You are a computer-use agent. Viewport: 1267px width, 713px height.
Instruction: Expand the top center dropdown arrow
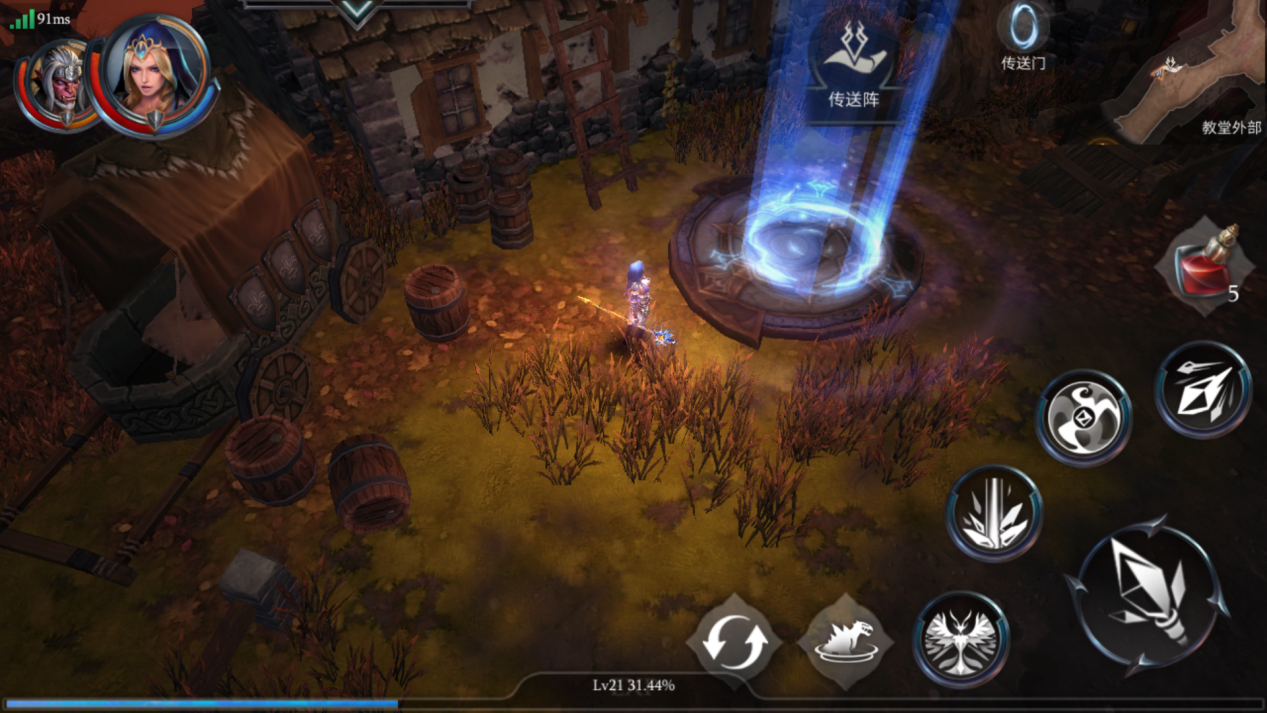[x=357, y=12]
